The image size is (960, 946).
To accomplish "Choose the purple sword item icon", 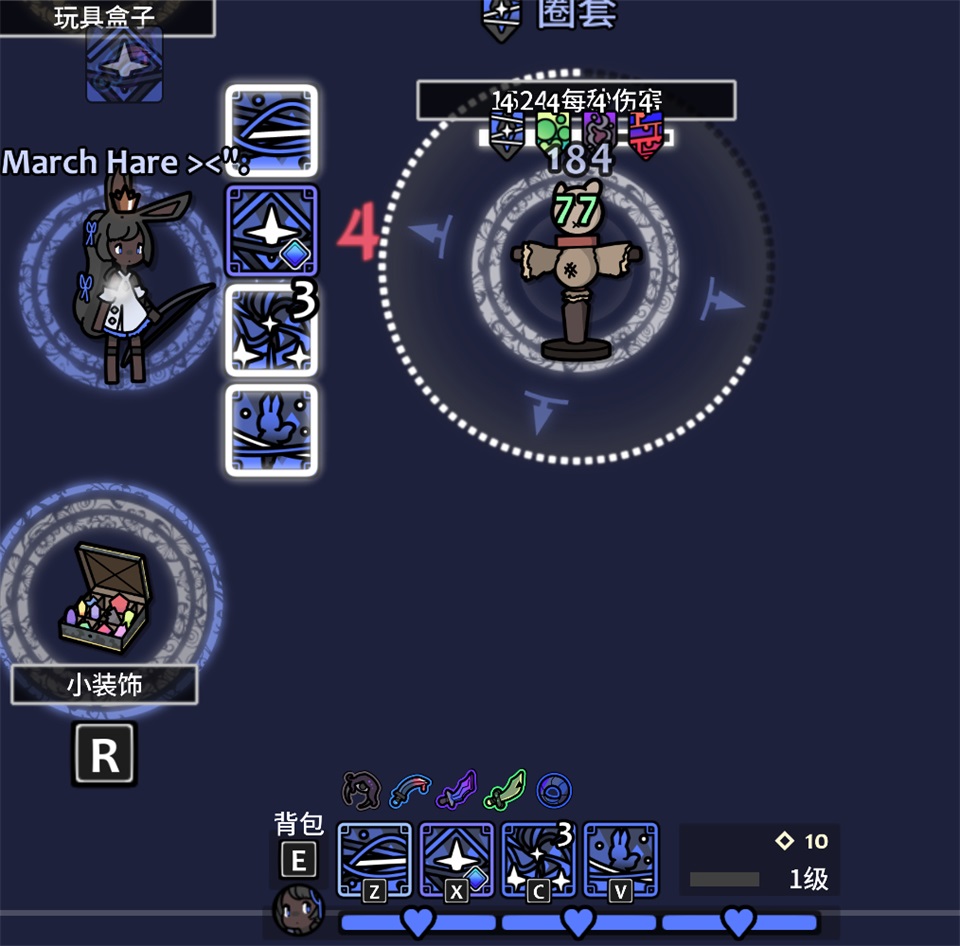I will (x=457, y=790).
